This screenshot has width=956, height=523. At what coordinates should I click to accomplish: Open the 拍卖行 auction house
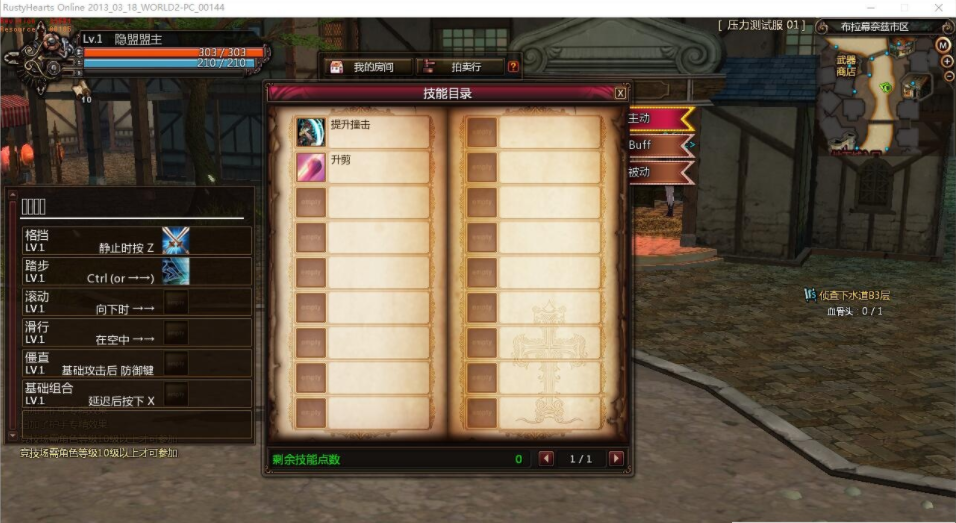tap(456, 67)
